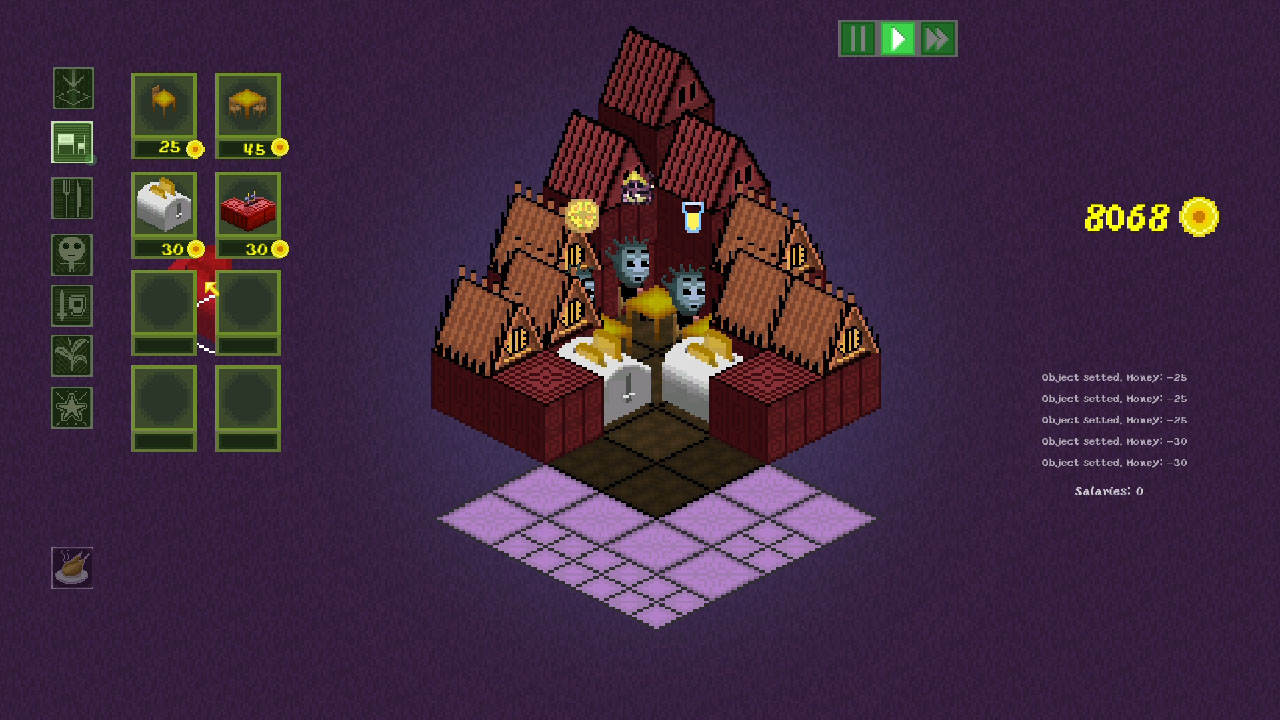Enable fast-forward game speed
1280x720 pixels.
pyautogui.click(x=936, y=40)
